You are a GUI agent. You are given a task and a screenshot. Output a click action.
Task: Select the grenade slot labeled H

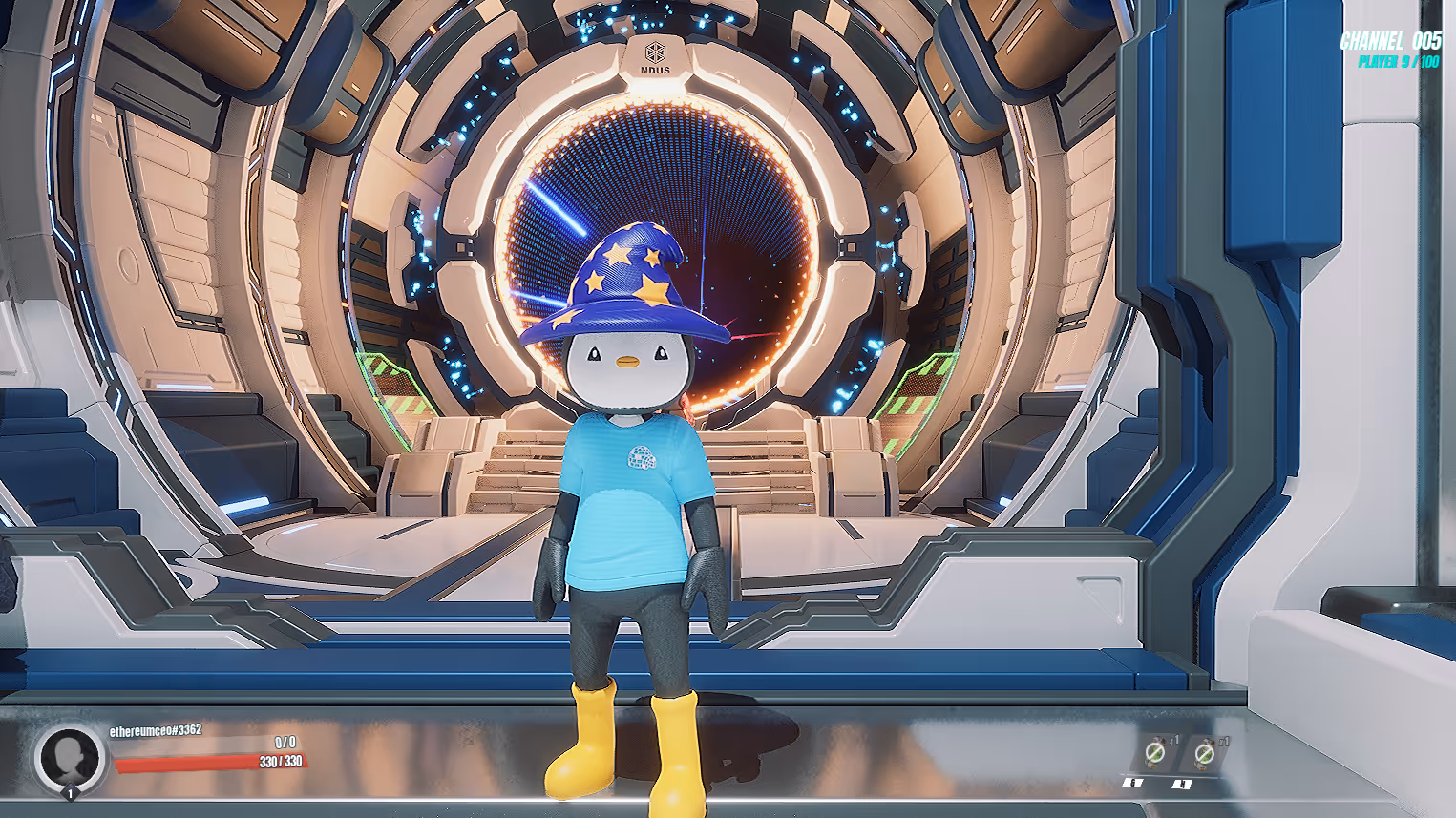click(1205, 754)
